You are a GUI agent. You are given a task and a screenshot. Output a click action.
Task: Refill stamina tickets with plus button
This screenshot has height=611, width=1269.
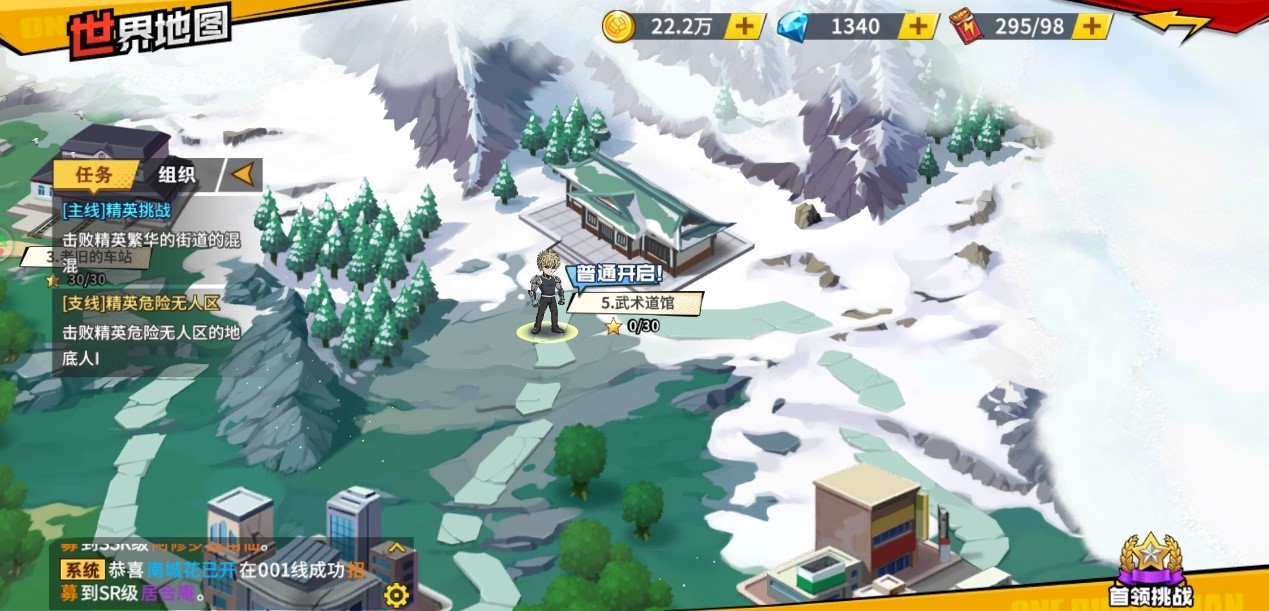click(1094, 26)
